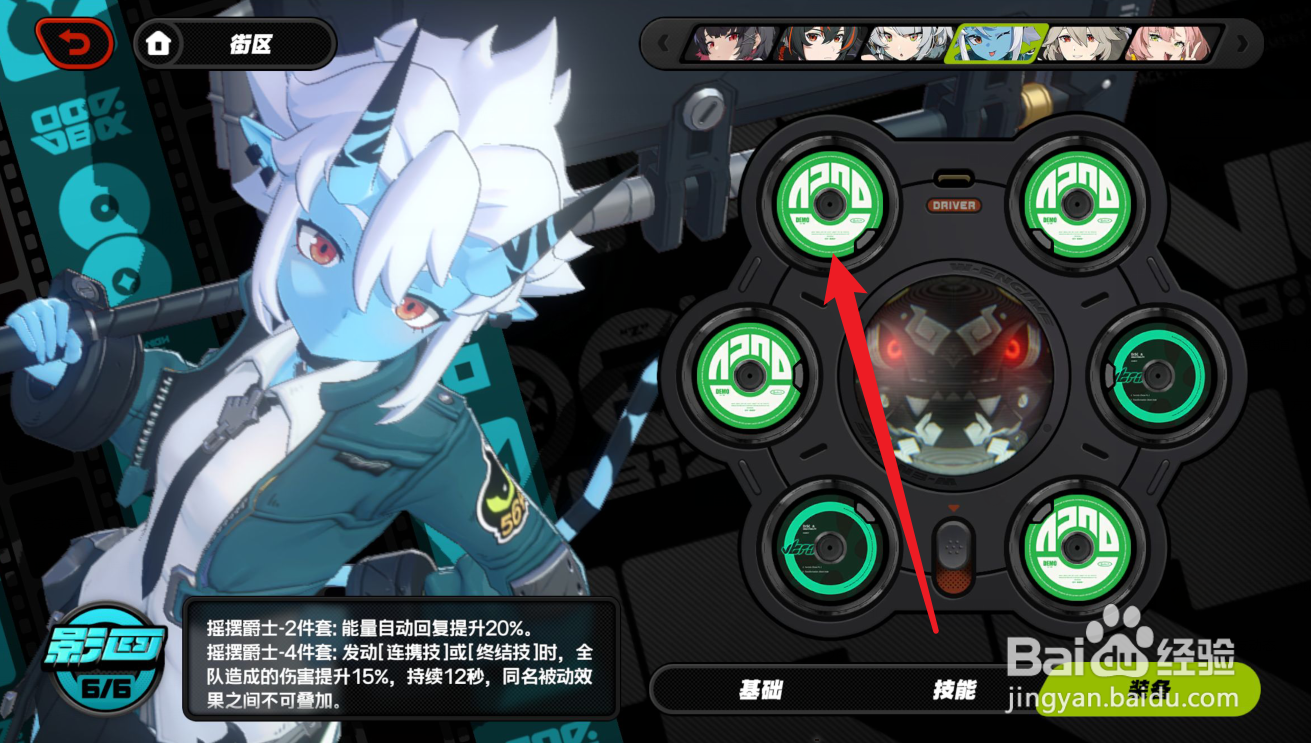Switch to the 技能 tab

[957, 690]
